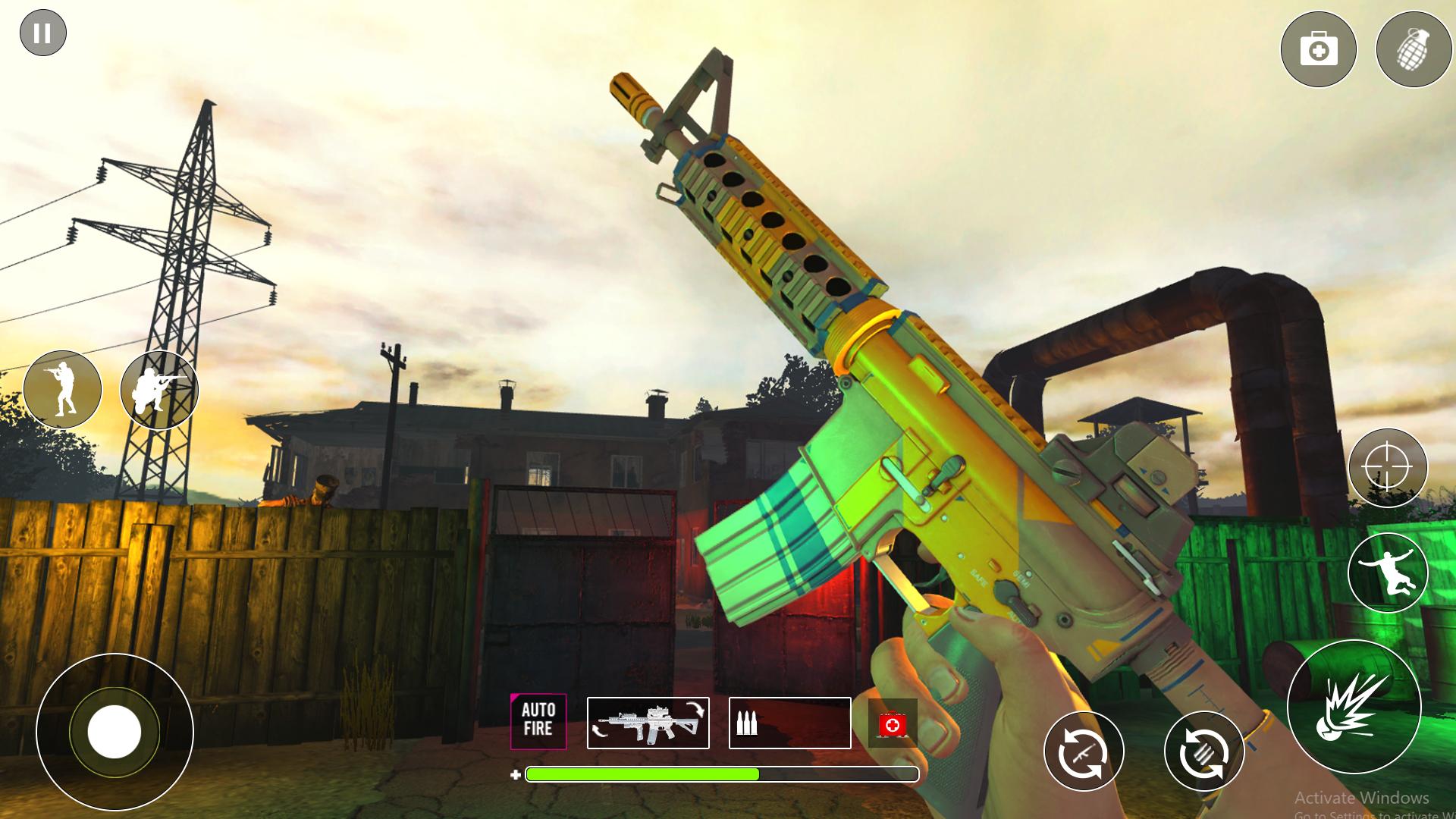This screenshot has width=1456, height=819.
Task: Toggle the Auto Fire mode
Action: [538, 721]
